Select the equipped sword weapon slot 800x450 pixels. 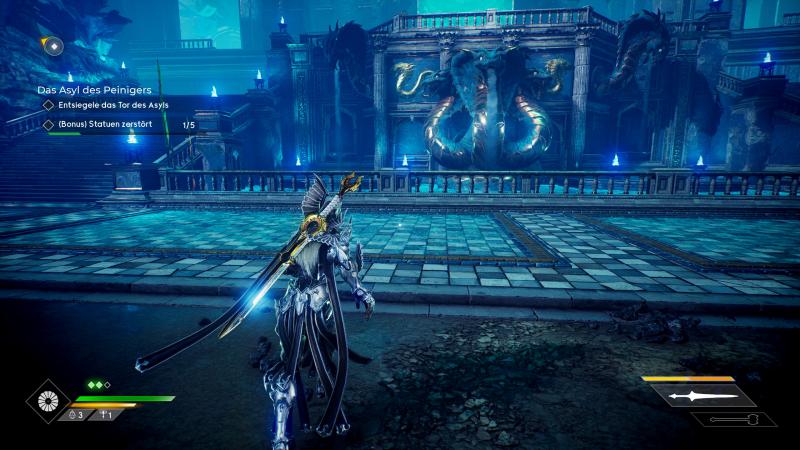[x=701, y=396]
